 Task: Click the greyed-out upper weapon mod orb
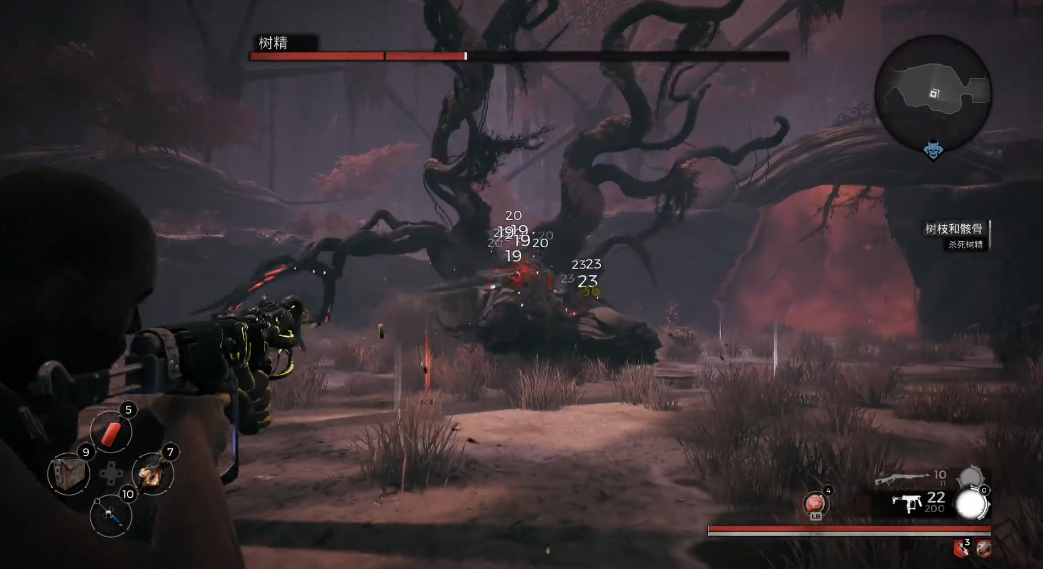click(x=967, y=479)
